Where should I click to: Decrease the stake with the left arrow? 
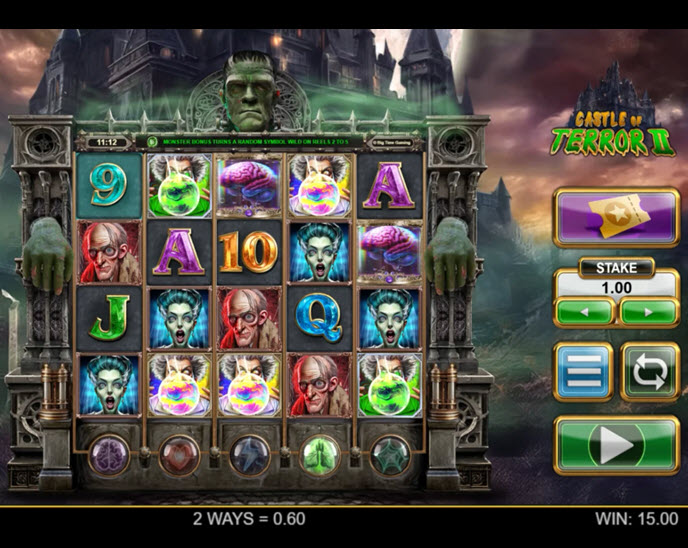click(x=584, y=312)
